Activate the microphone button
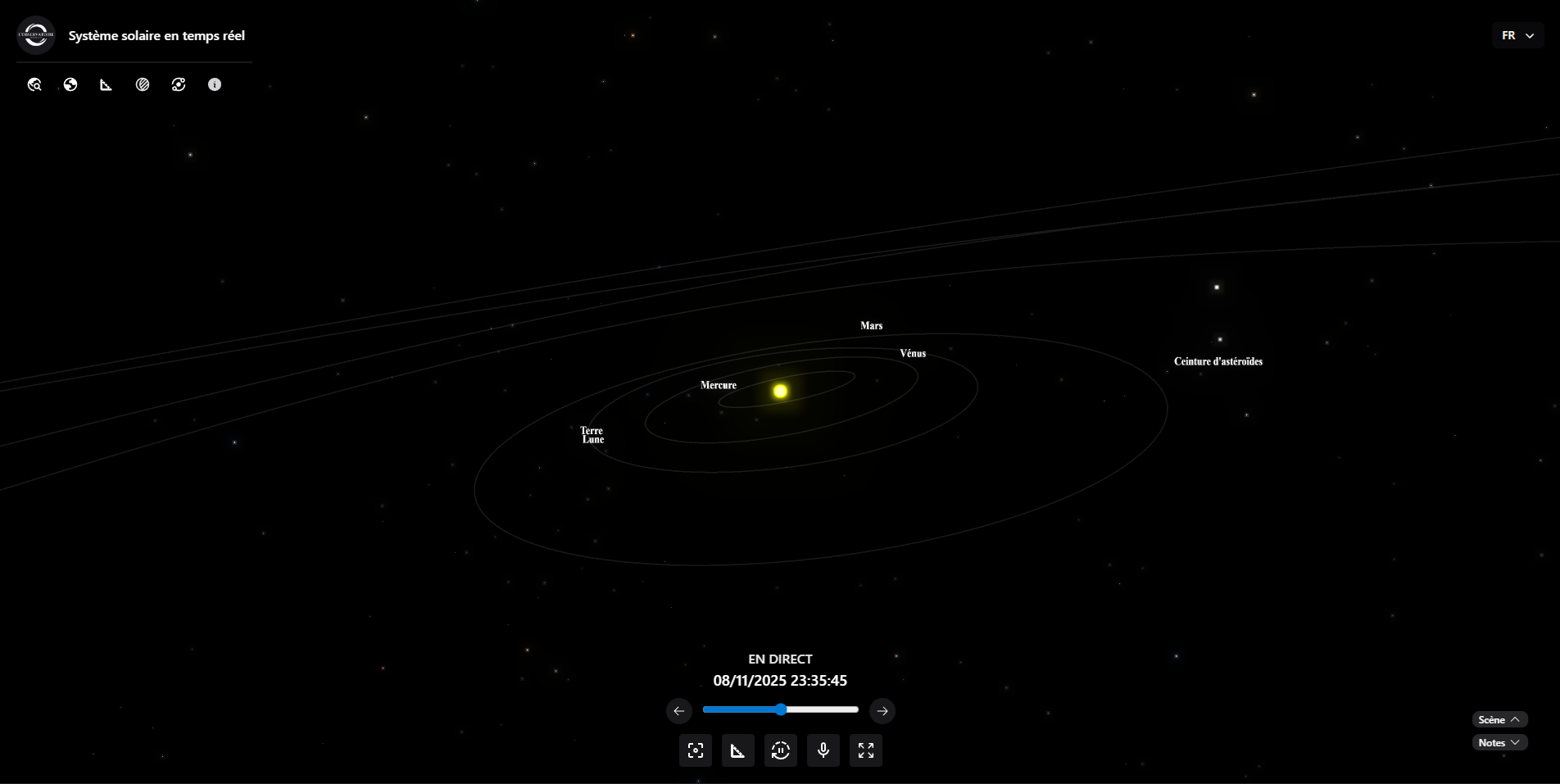The image size is (1560, 784). click(x=823, y=750)
